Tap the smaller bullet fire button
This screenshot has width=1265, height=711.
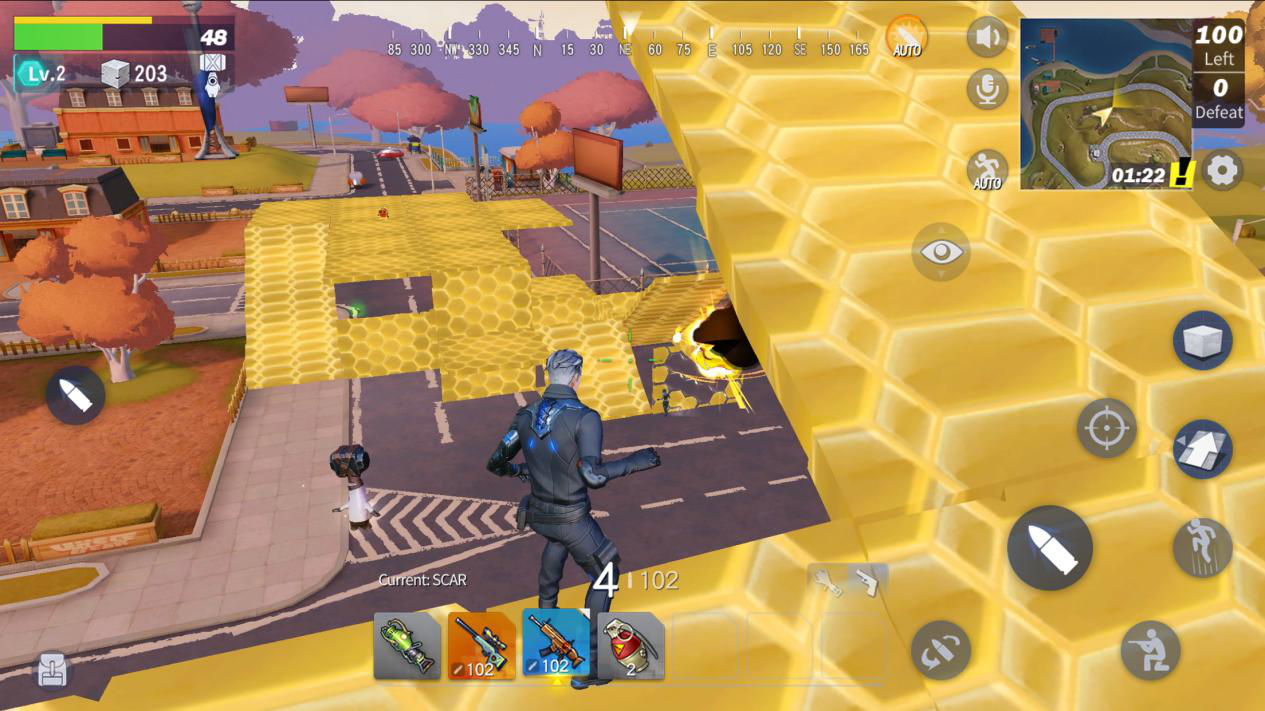pyautogui.click(x=75, y=395)
